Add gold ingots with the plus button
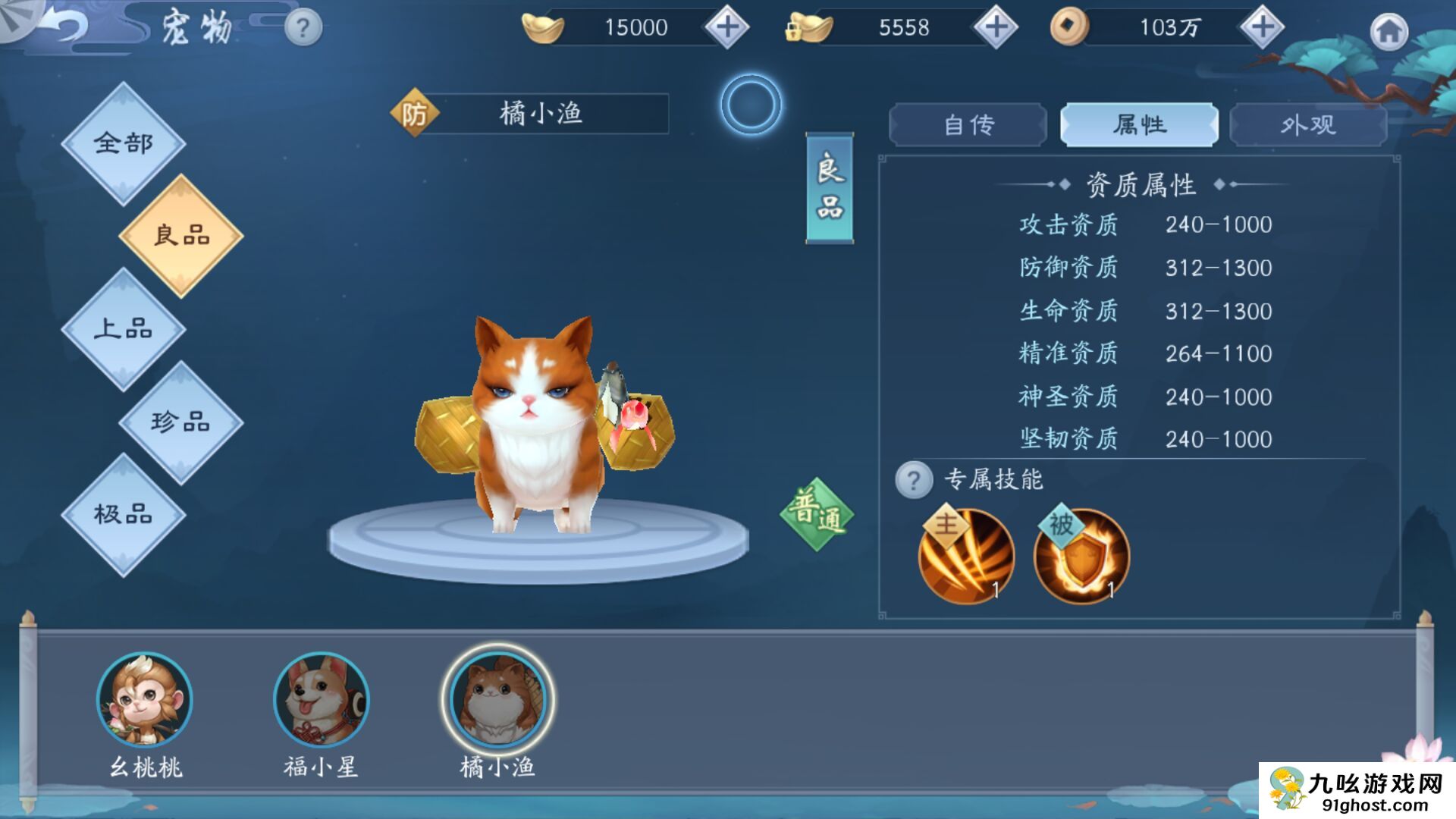 726,27
